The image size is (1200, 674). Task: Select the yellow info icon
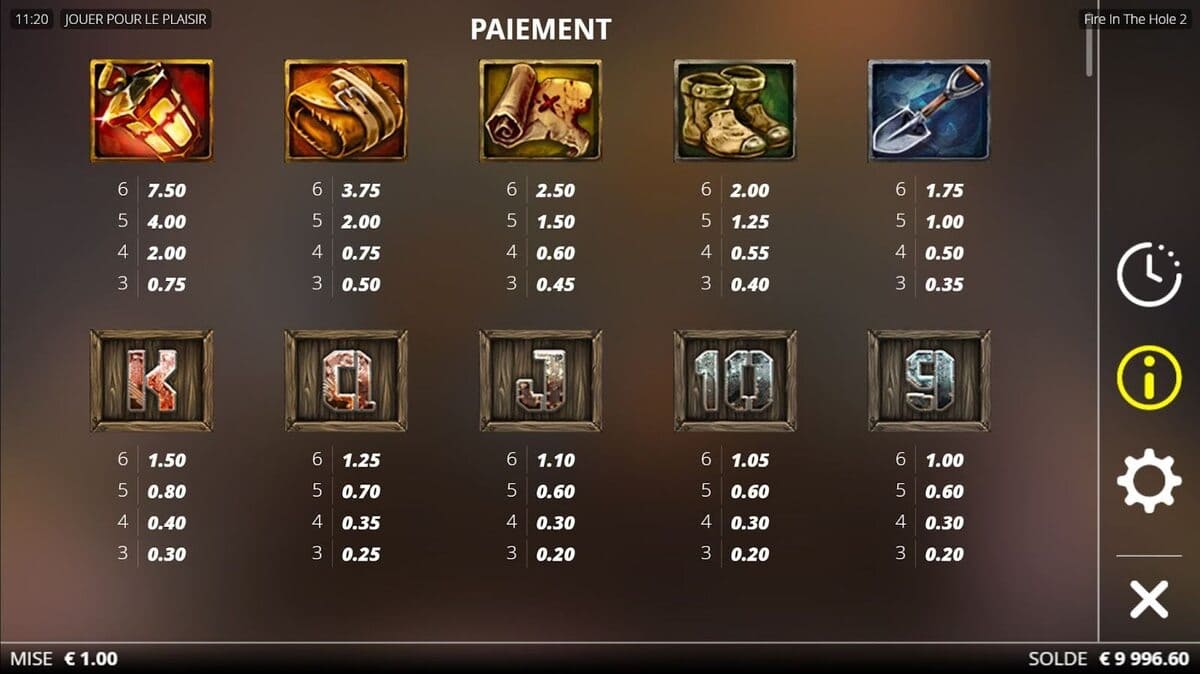click(x=1149, y=377)
